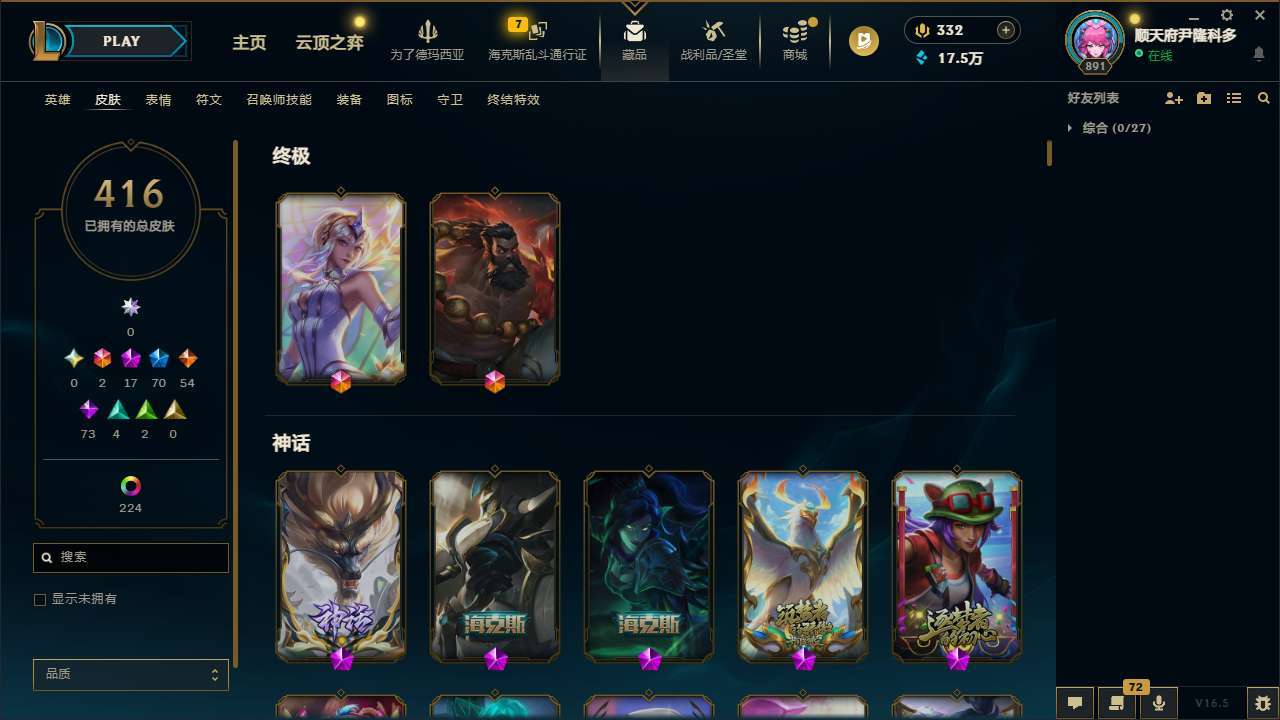Viewport: 1280px width, 720px height.
Task: Toggle the voice microphone icon
Action: pos(1158,702)
